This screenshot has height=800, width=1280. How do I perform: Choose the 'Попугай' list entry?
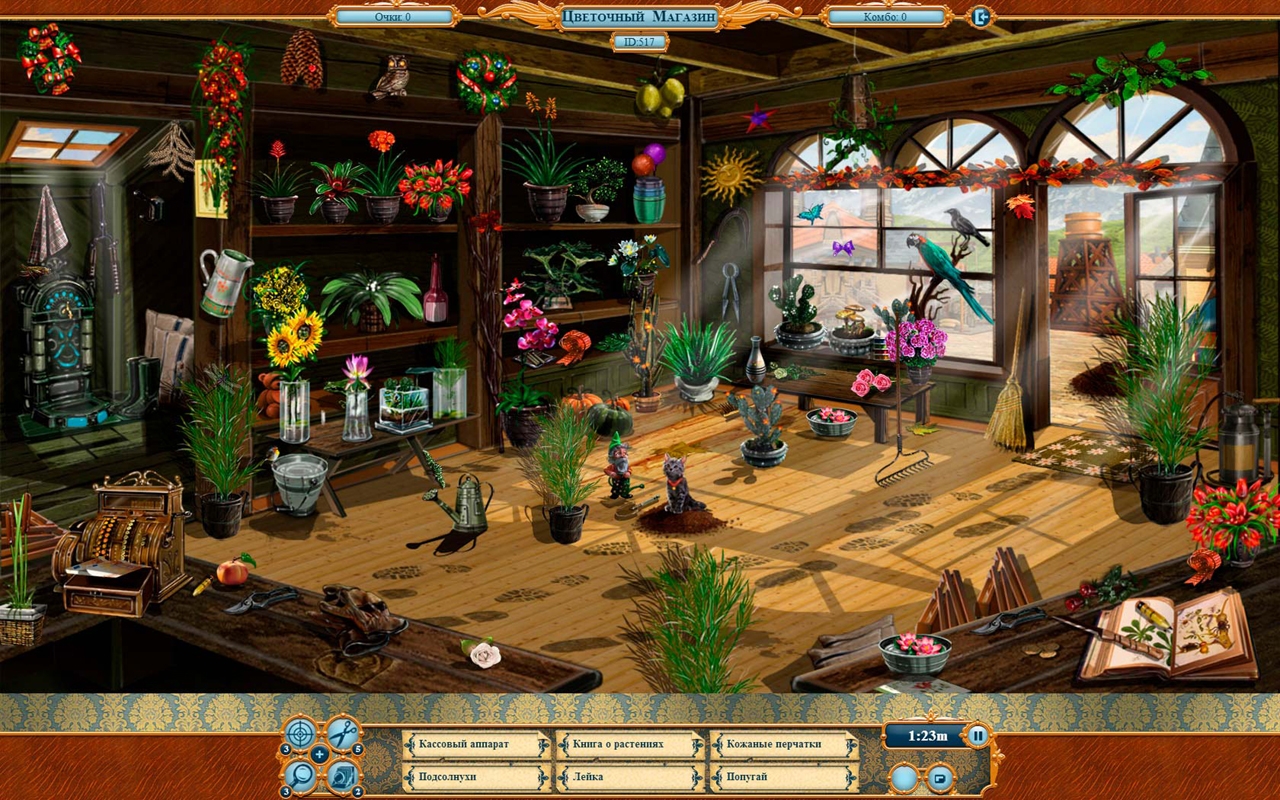pyautogui.click(x=784, y=776)
